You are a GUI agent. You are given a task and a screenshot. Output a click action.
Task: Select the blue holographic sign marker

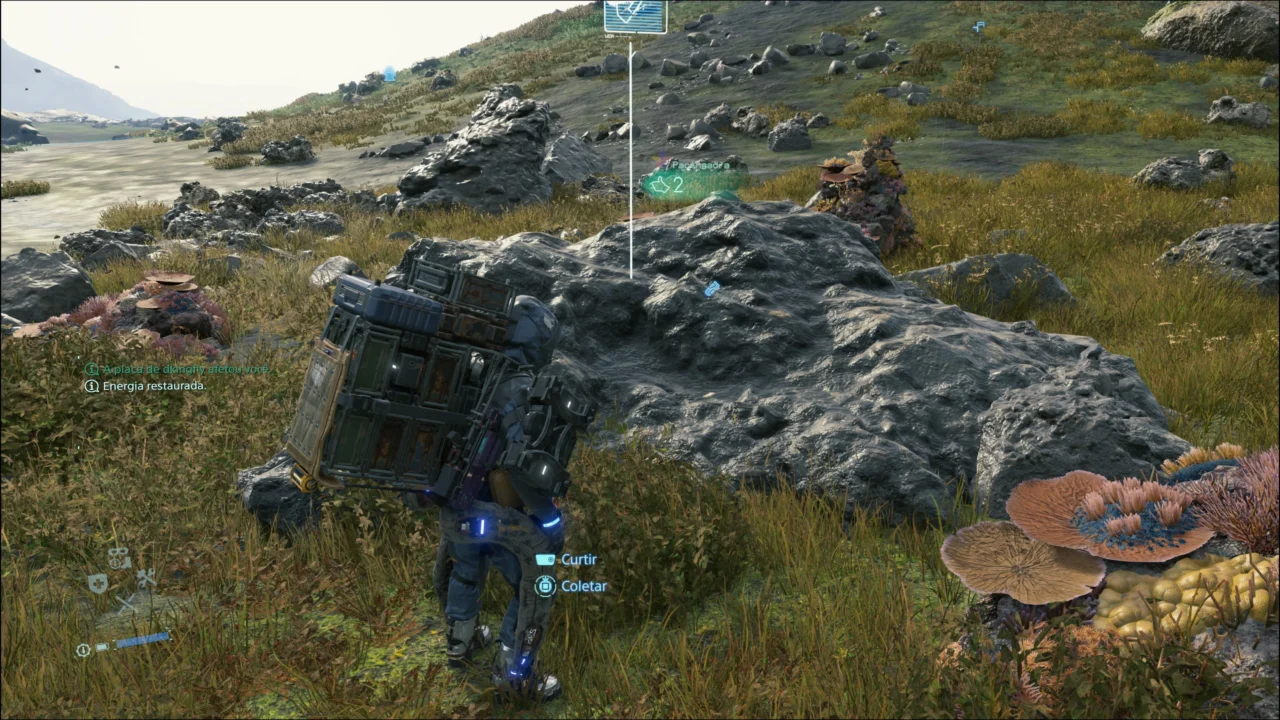635,17
